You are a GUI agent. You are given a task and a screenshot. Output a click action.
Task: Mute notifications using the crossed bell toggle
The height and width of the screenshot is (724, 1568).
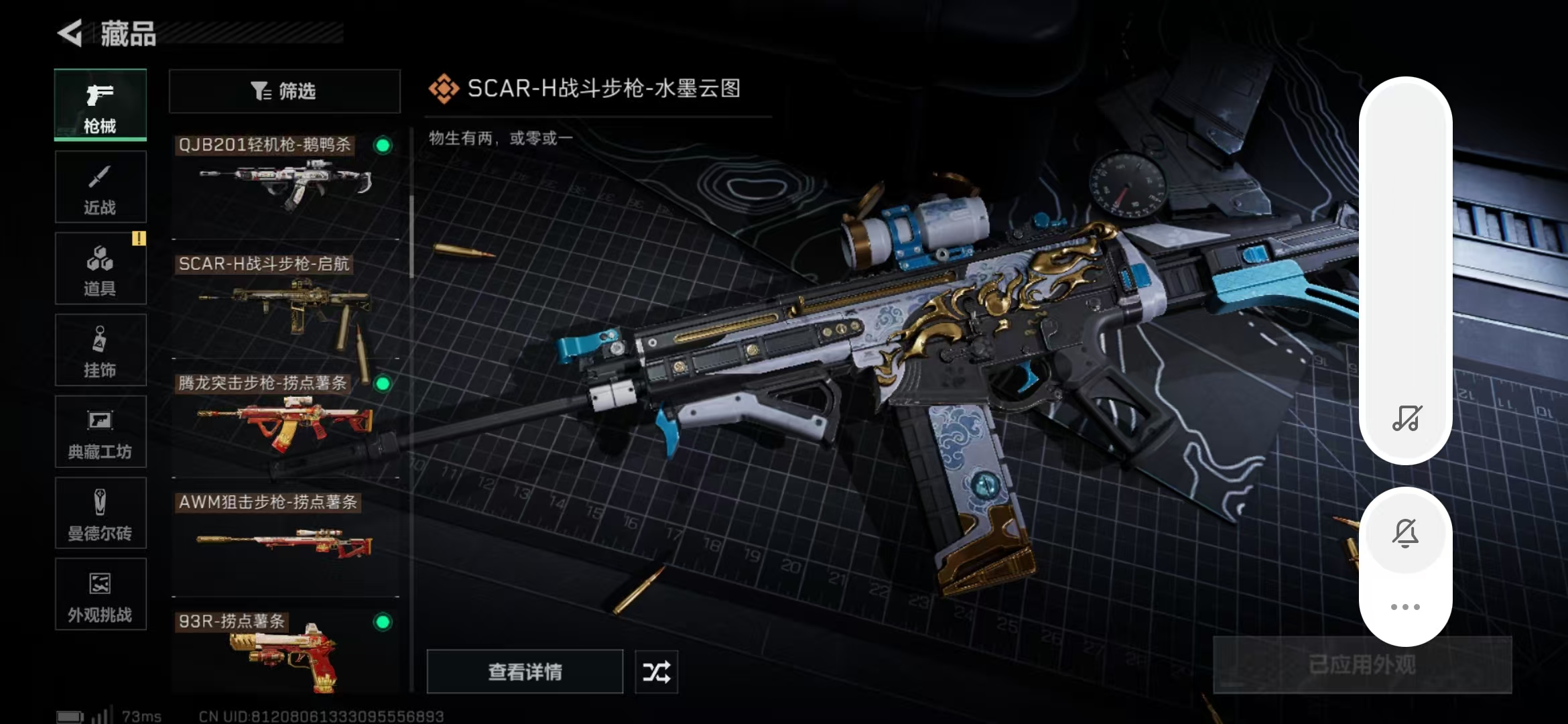click(1406, 533)
